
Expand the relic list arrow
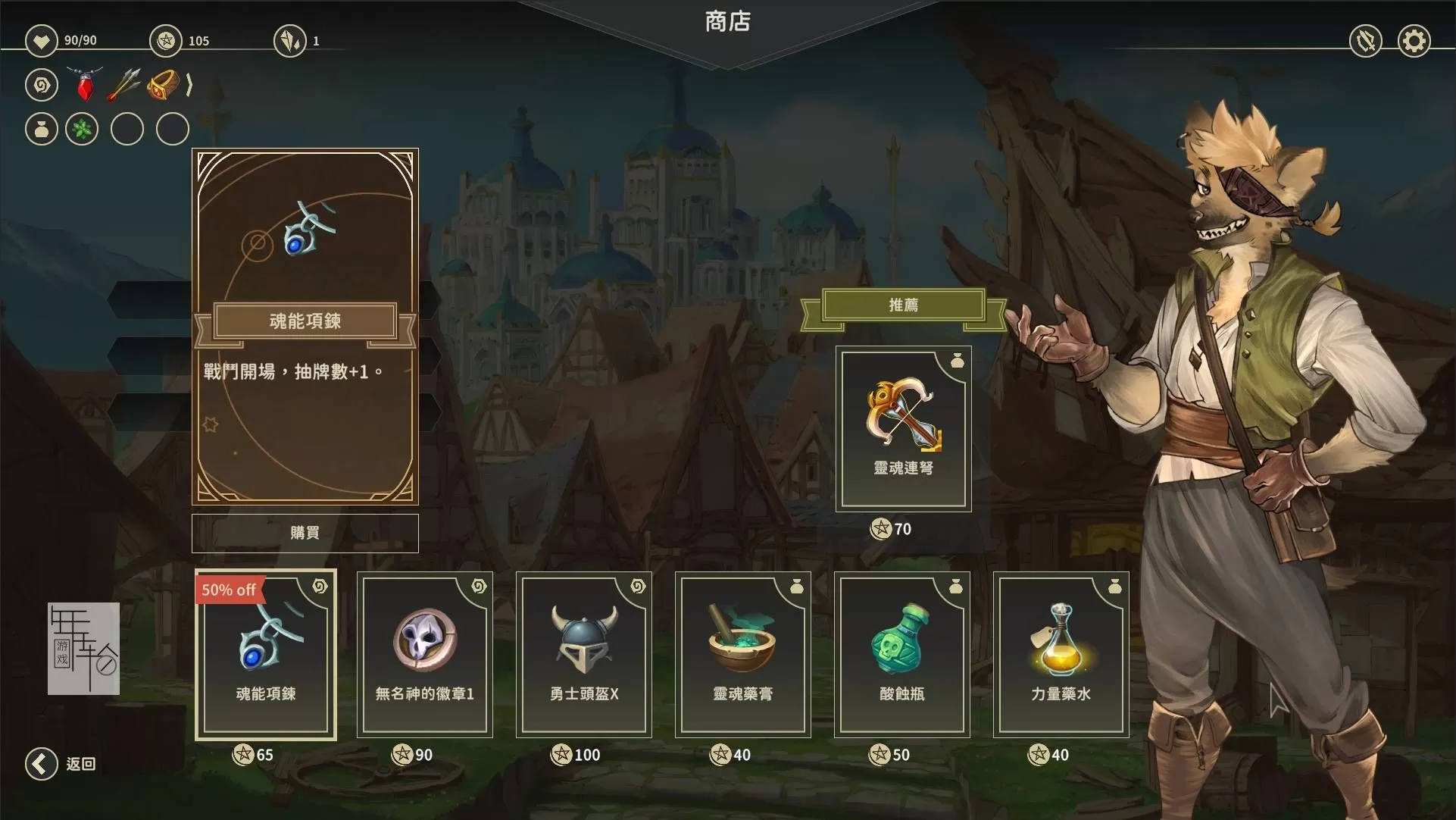point(189,84)
